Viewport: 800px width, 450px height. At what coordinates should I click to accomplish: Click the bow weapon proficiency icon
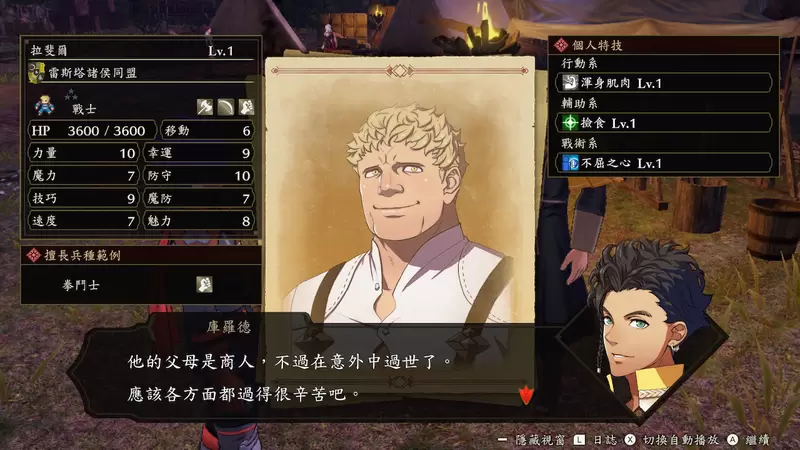coord(225,107)
